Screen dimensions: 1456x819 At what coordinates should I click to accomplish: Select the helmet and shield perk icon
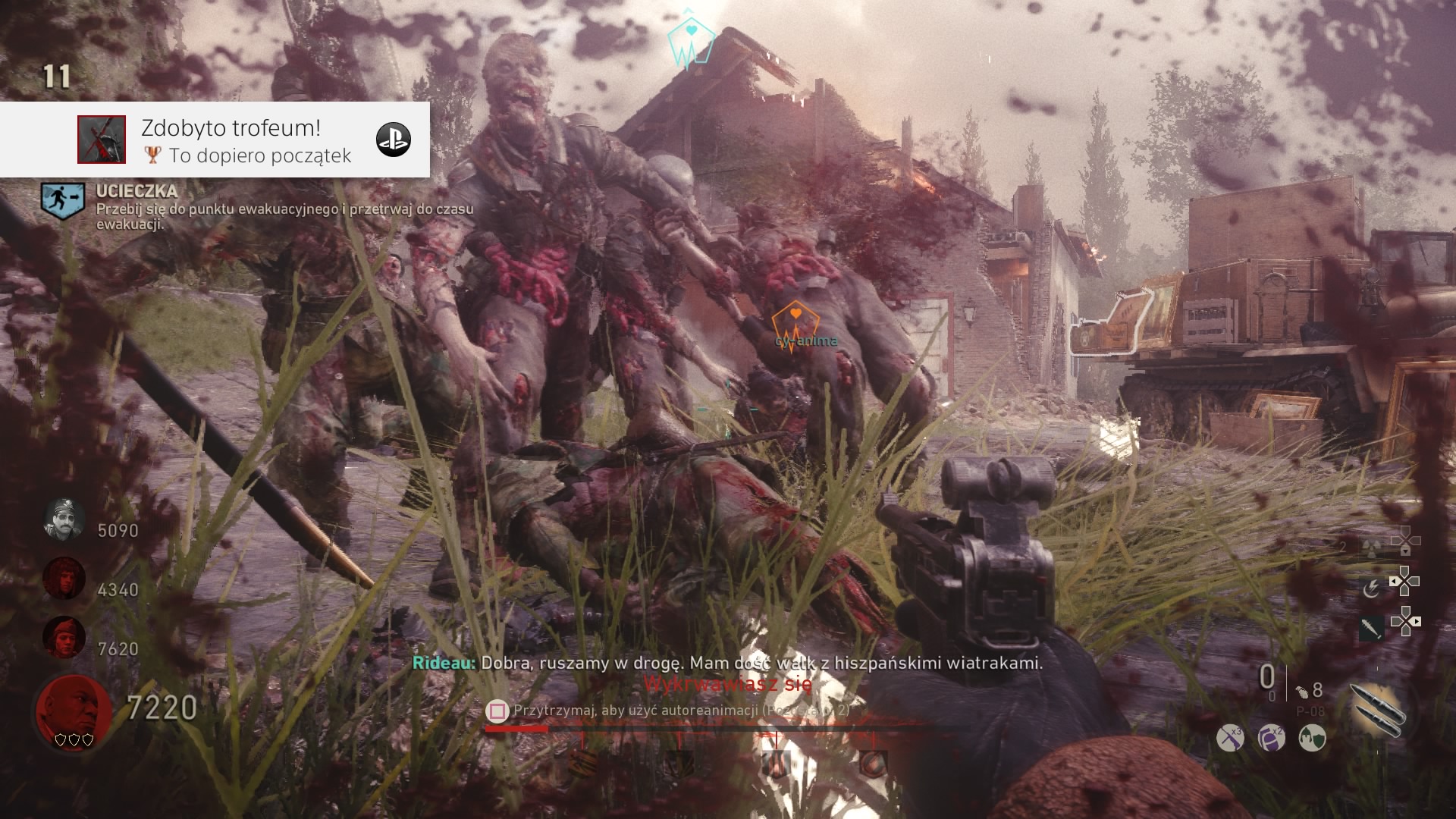[x=1312, y=738]
